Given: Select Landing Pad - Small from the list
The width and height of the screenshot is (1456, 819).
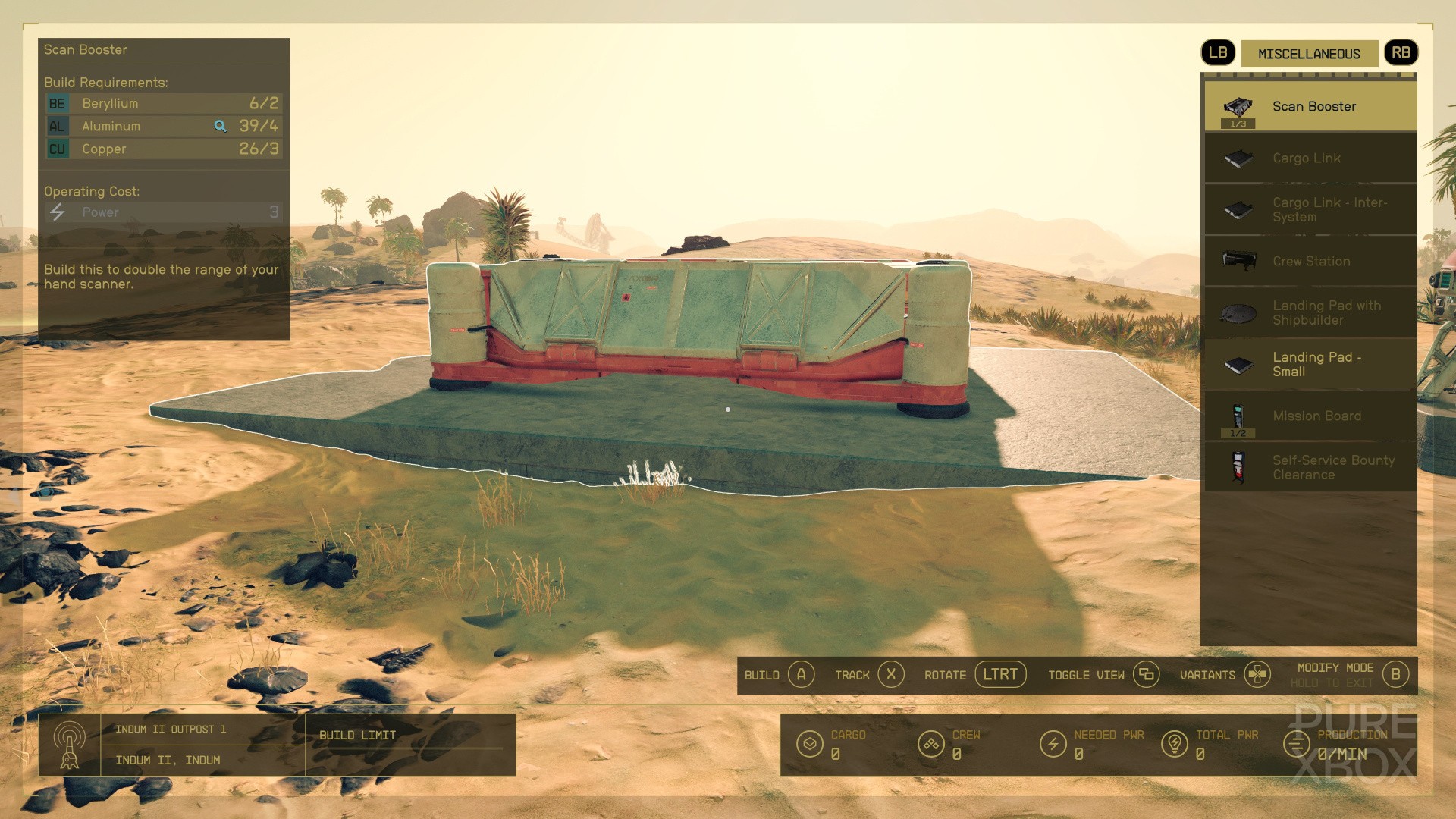Looking at the screenshot, I should click(x=1318, y=364).
